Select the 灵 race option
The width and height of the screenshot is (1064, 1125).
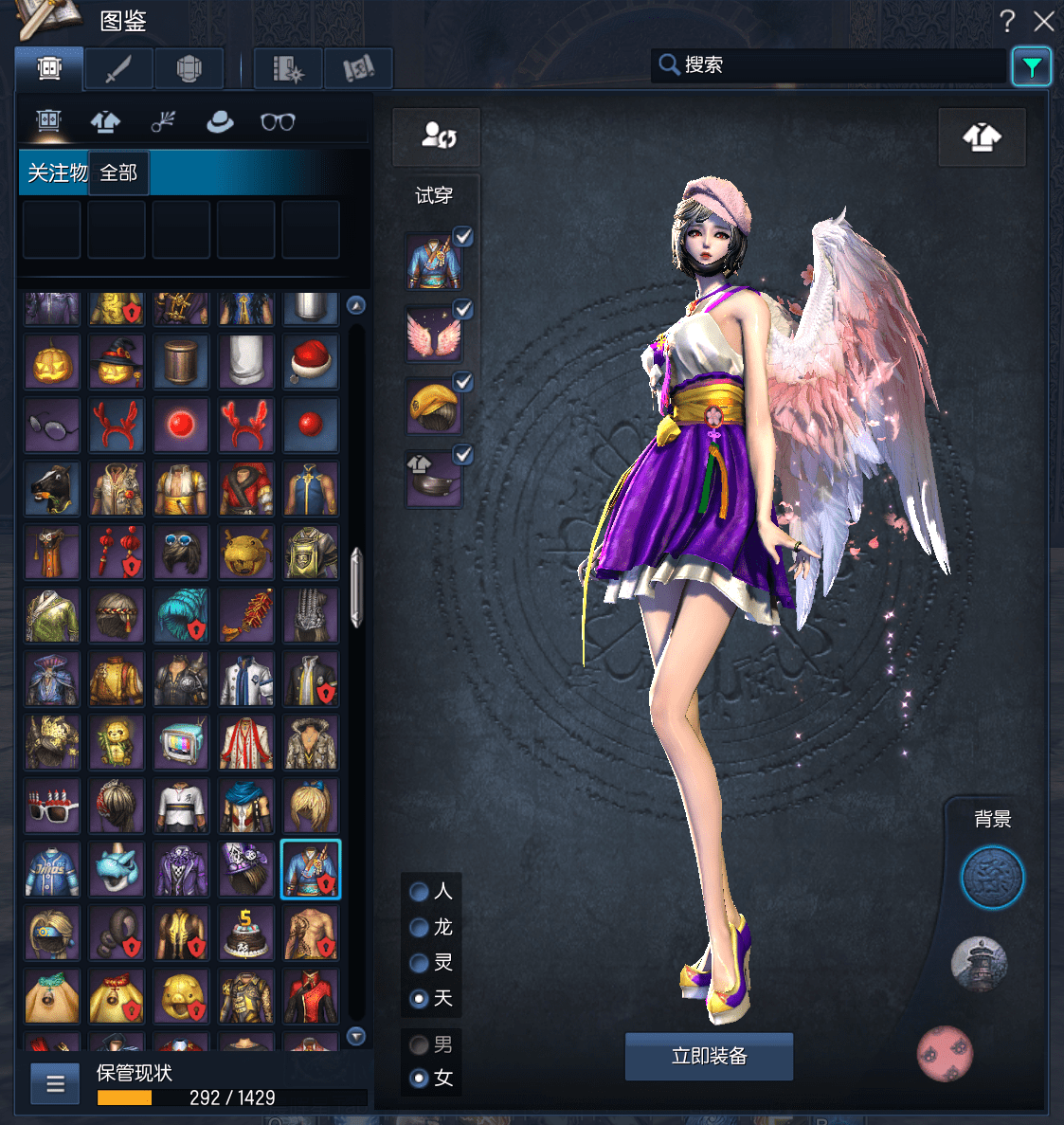click(419, 963)
